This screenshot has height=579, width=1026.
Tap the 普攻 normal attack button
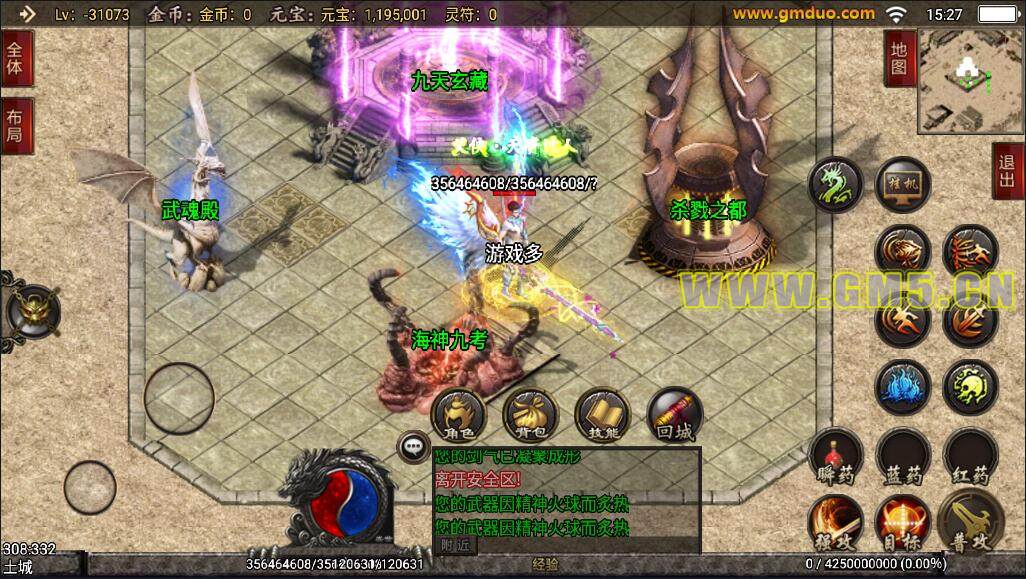click(x=970, y=522)
